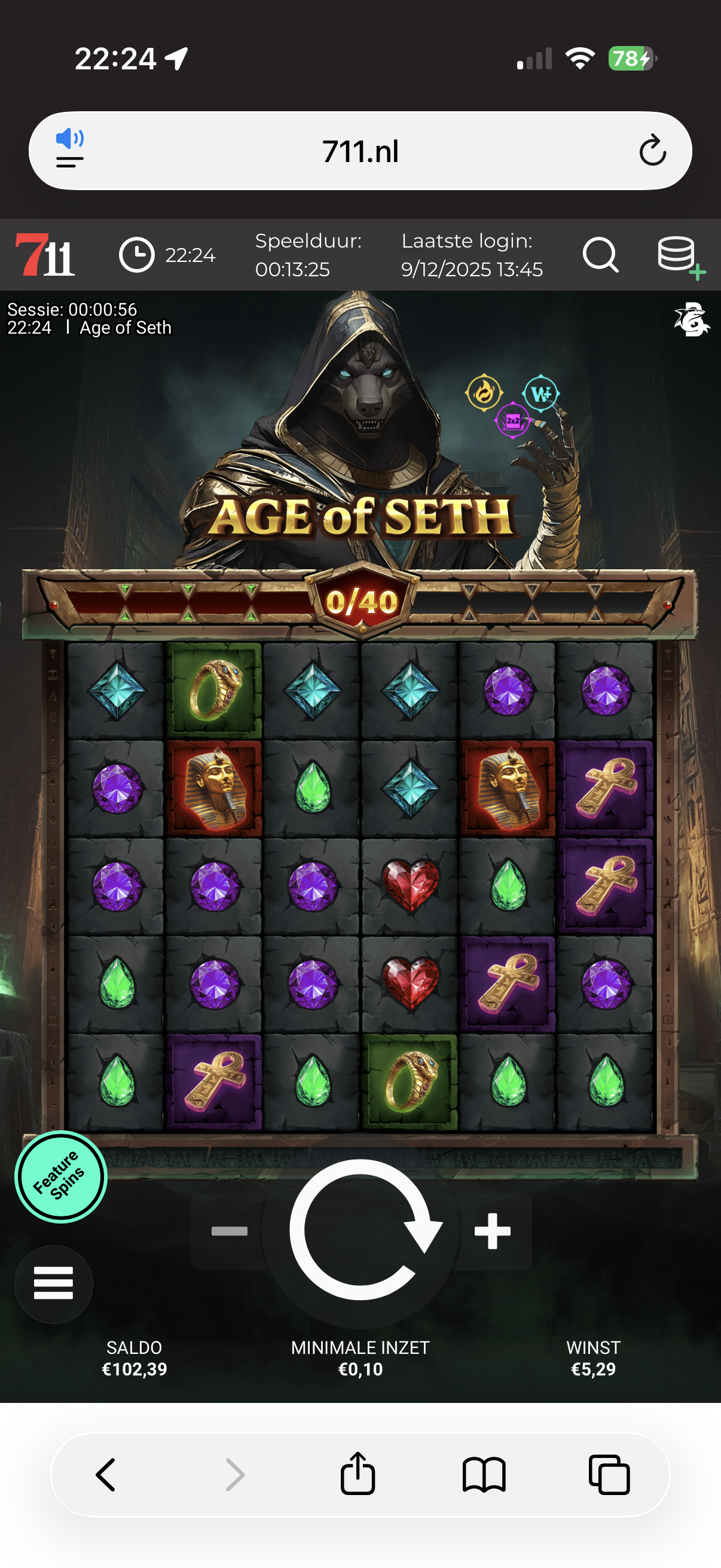Open the Feature Spins menu
Image resolution: width=721 pixels, height=1568 pixels.
(61, 1177)
